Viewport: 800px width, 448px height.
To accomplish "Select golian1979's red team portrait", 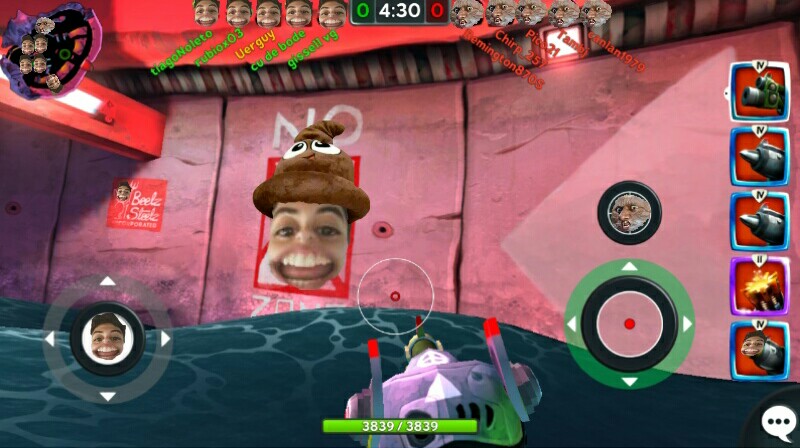I will click(x=597, y=13).
